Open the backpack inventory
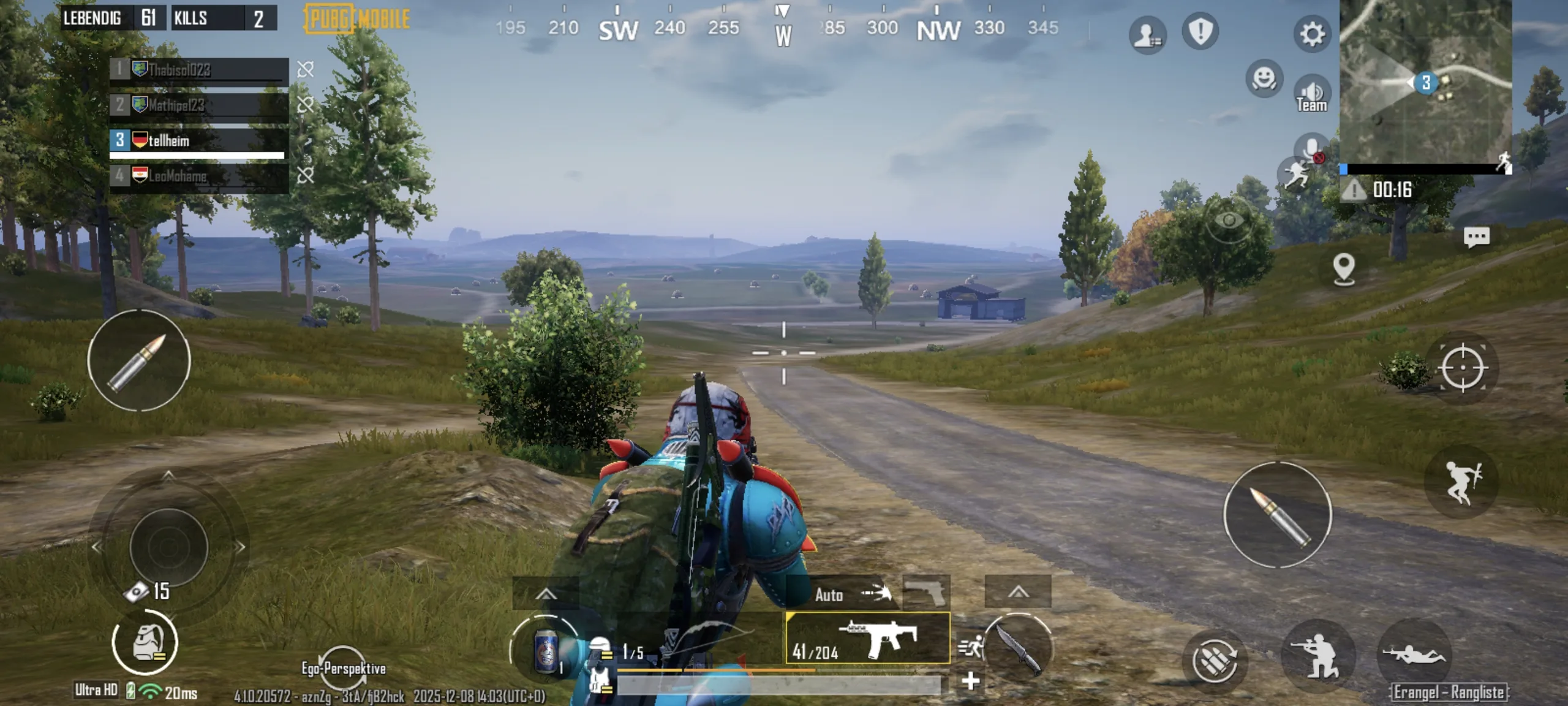1568x706 pixels. pos(145,643)
